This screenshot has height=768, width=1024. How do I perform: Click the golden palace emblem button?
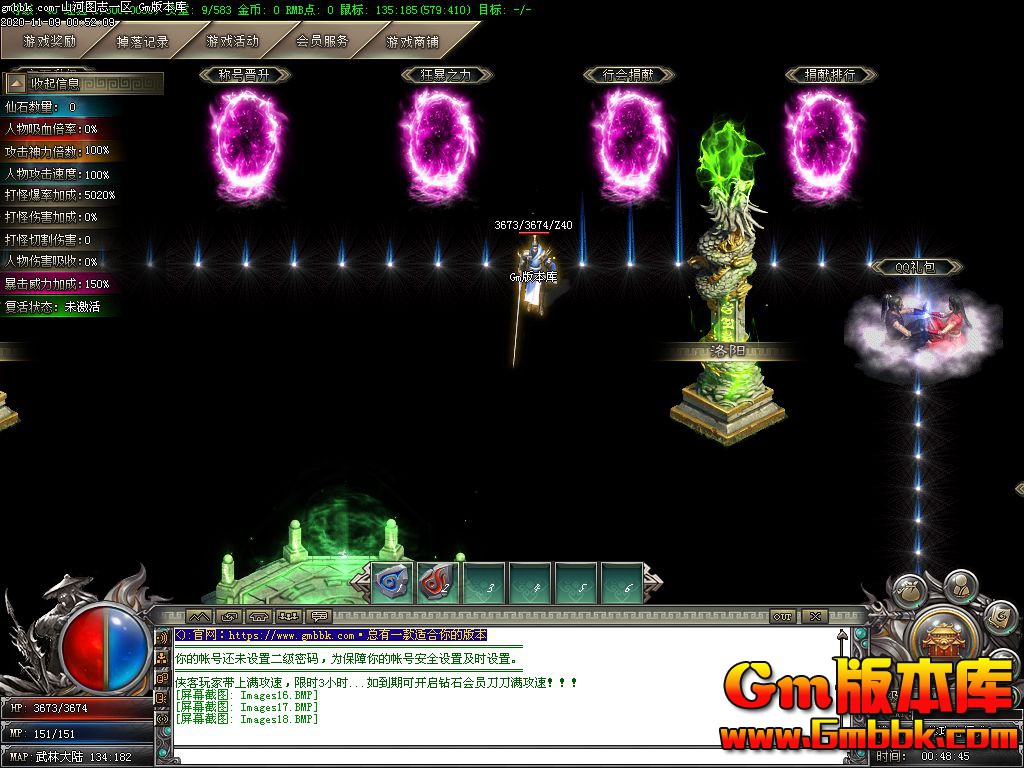tap(941, 640)
